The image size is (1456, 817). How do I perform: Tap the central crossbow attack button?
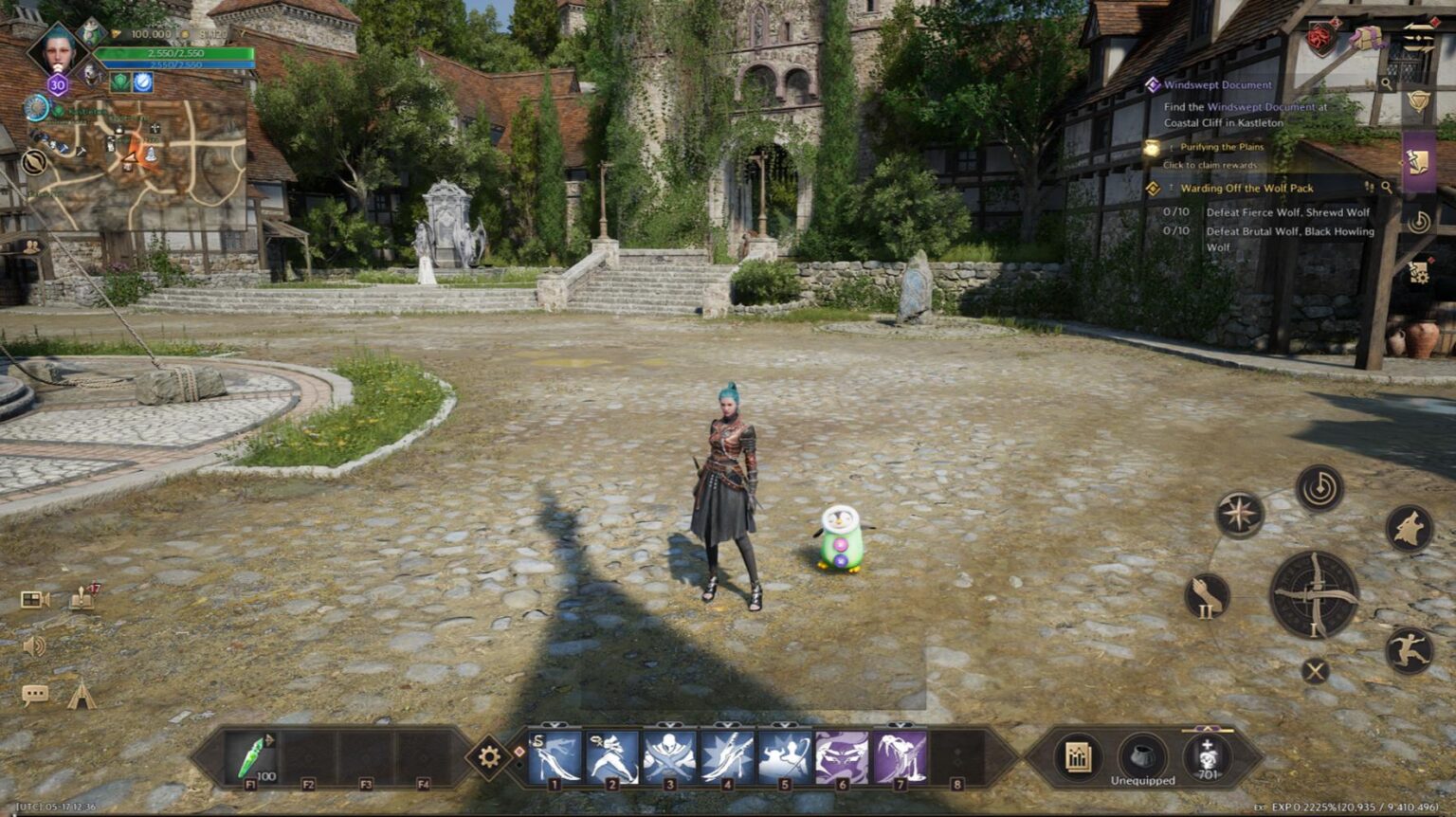pos(1315,595)
